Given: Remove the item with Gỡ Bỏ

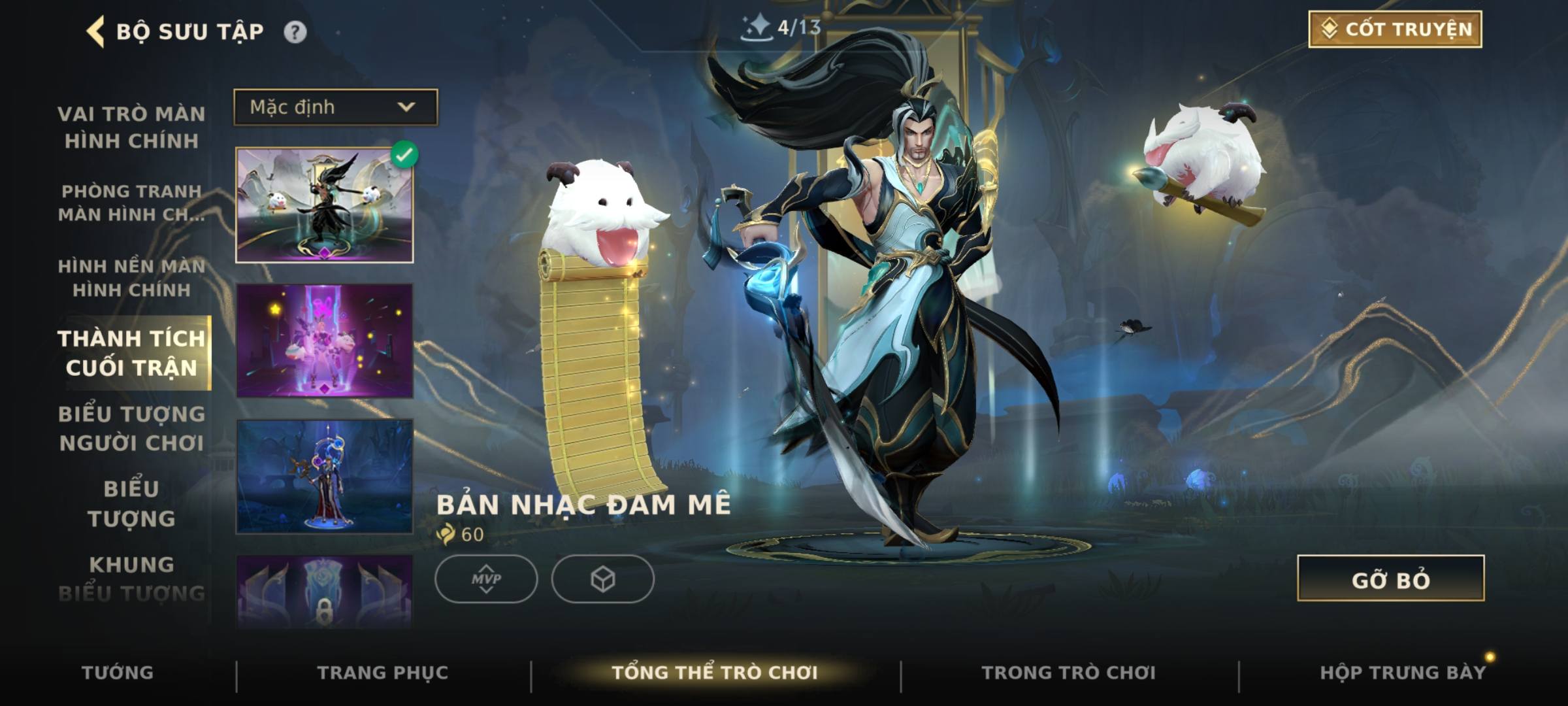Looking at the screenshot, I should pyautogui.click(x=1390, y=579).
